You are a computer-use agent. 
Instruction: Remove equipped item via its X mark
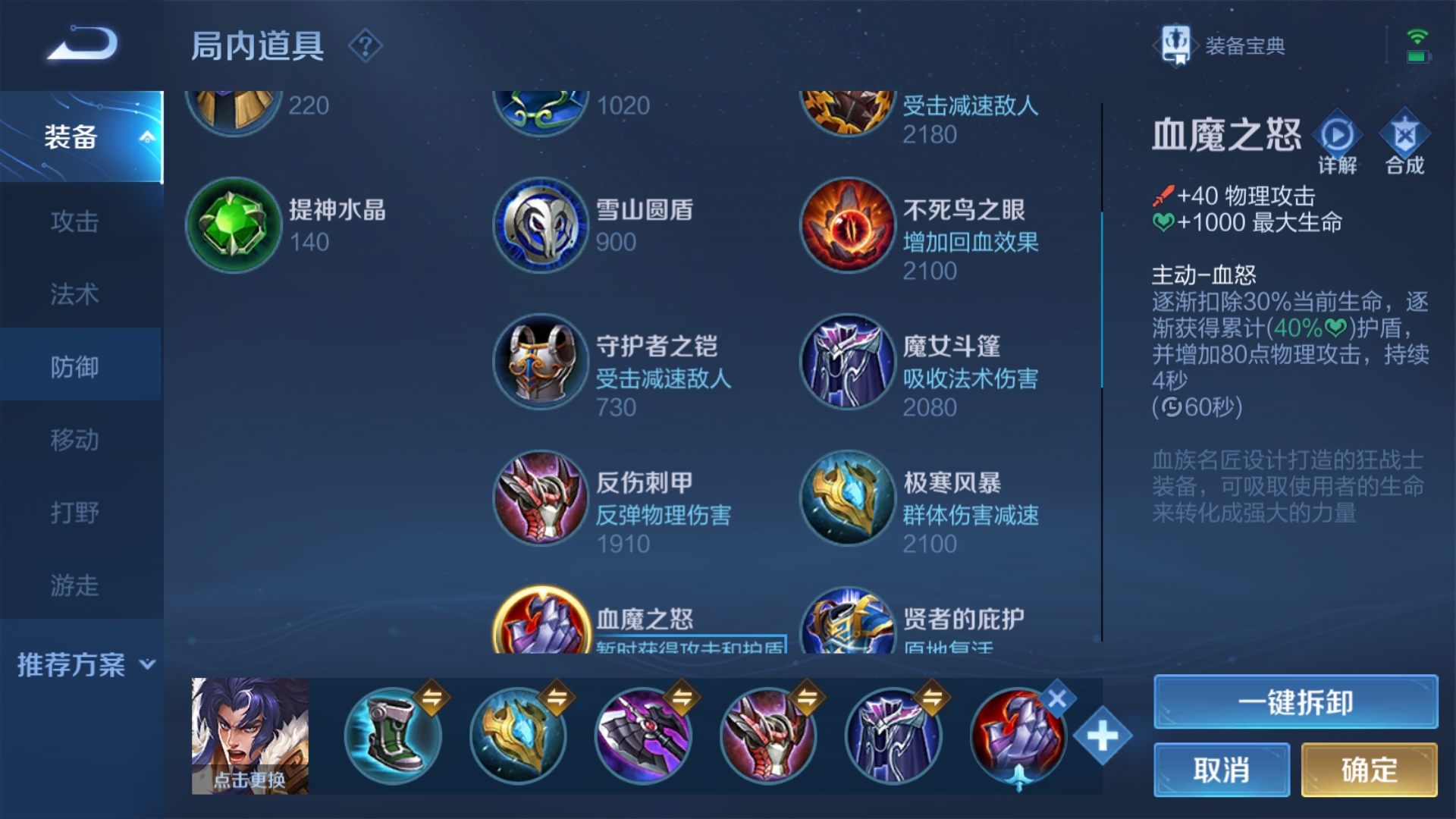point(1056,701)
